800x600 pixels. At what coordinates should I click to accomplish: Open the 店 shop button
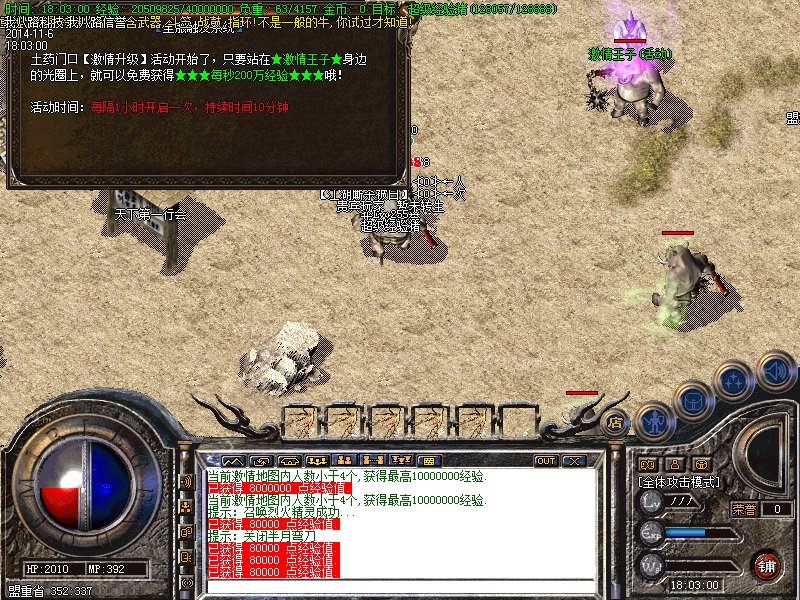(x=616, y=422)
